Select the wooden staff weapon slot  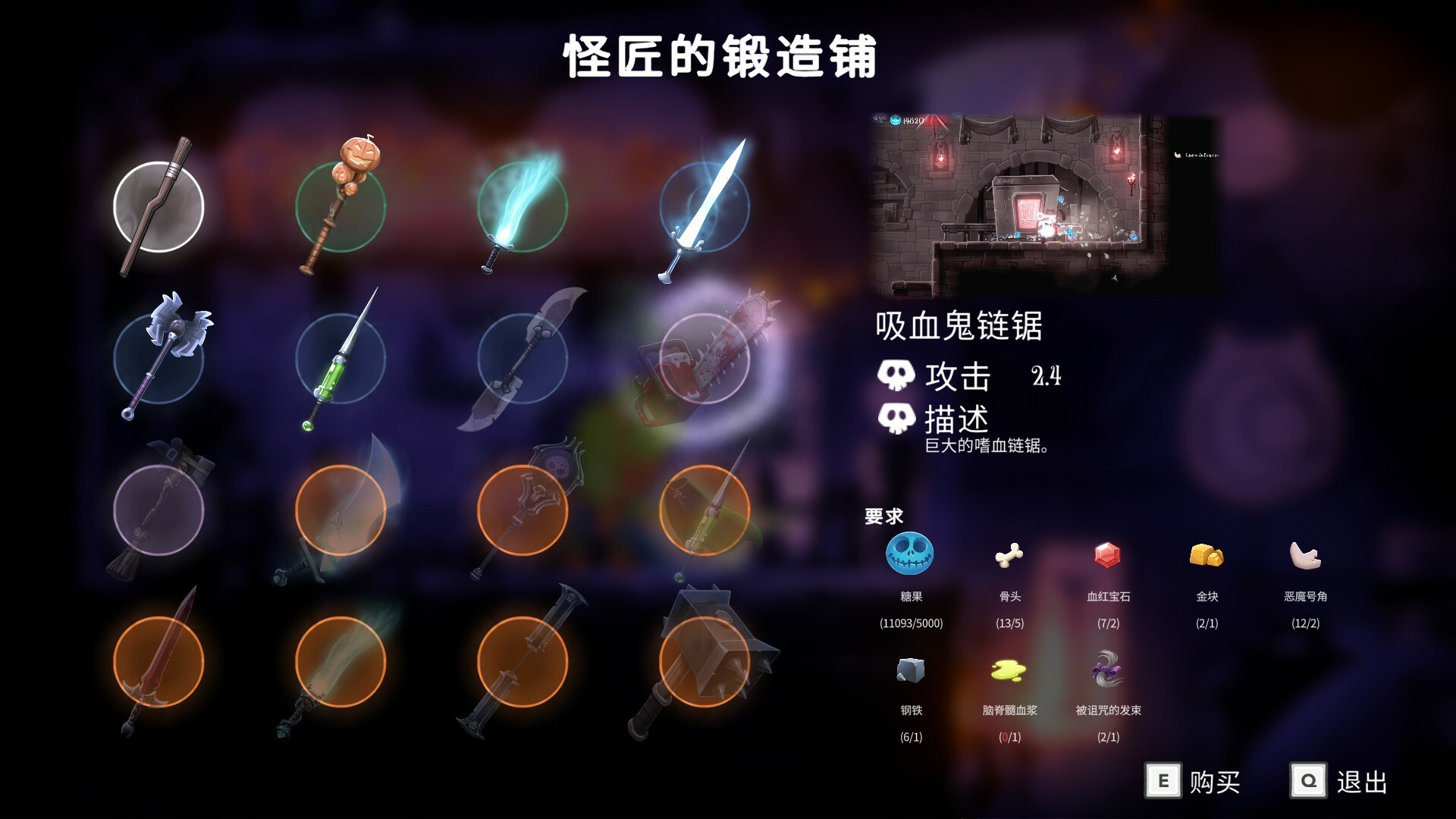coord(159,205)
